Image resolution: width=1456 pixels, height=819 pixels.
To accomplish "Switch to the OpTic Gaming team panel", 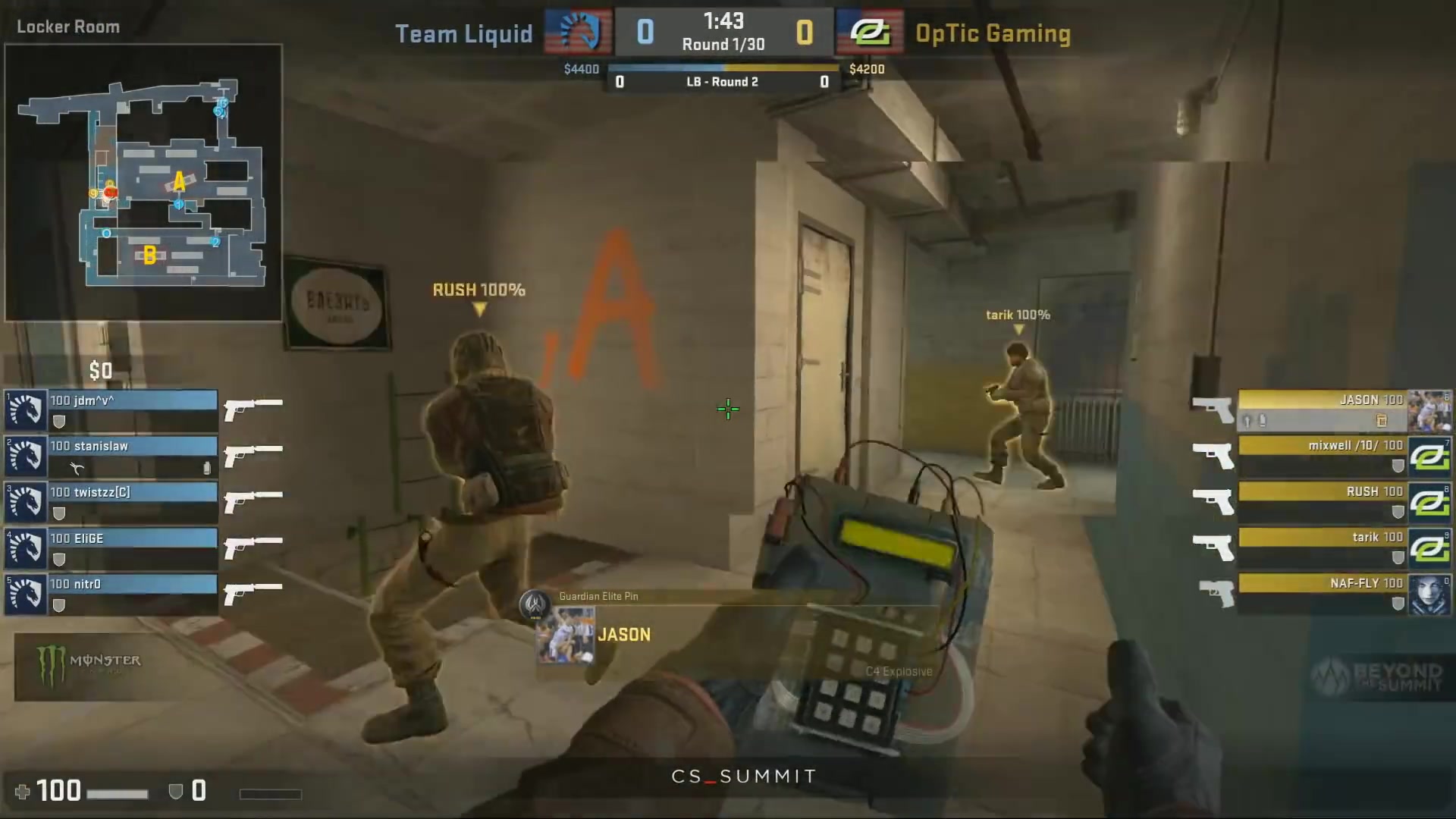I will coord(994,33).
